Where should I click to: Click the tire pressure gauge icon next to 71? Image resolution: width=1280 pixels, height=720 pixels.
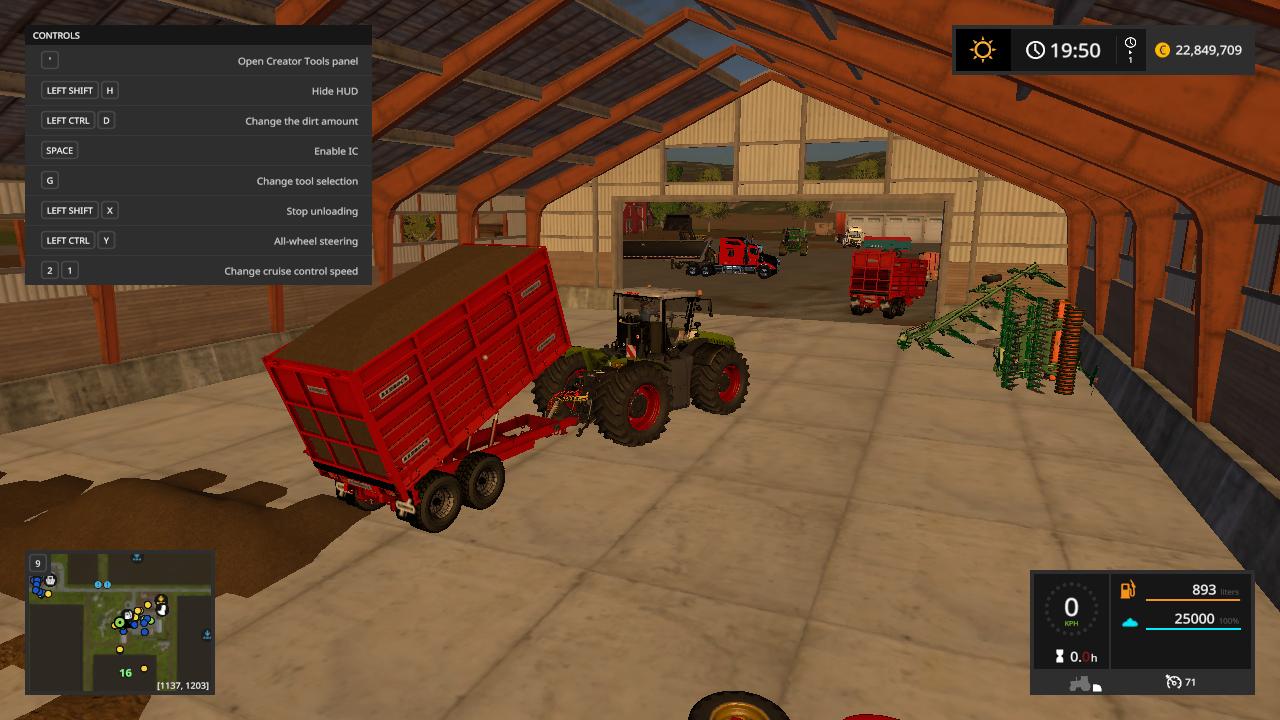point(1174,682)
